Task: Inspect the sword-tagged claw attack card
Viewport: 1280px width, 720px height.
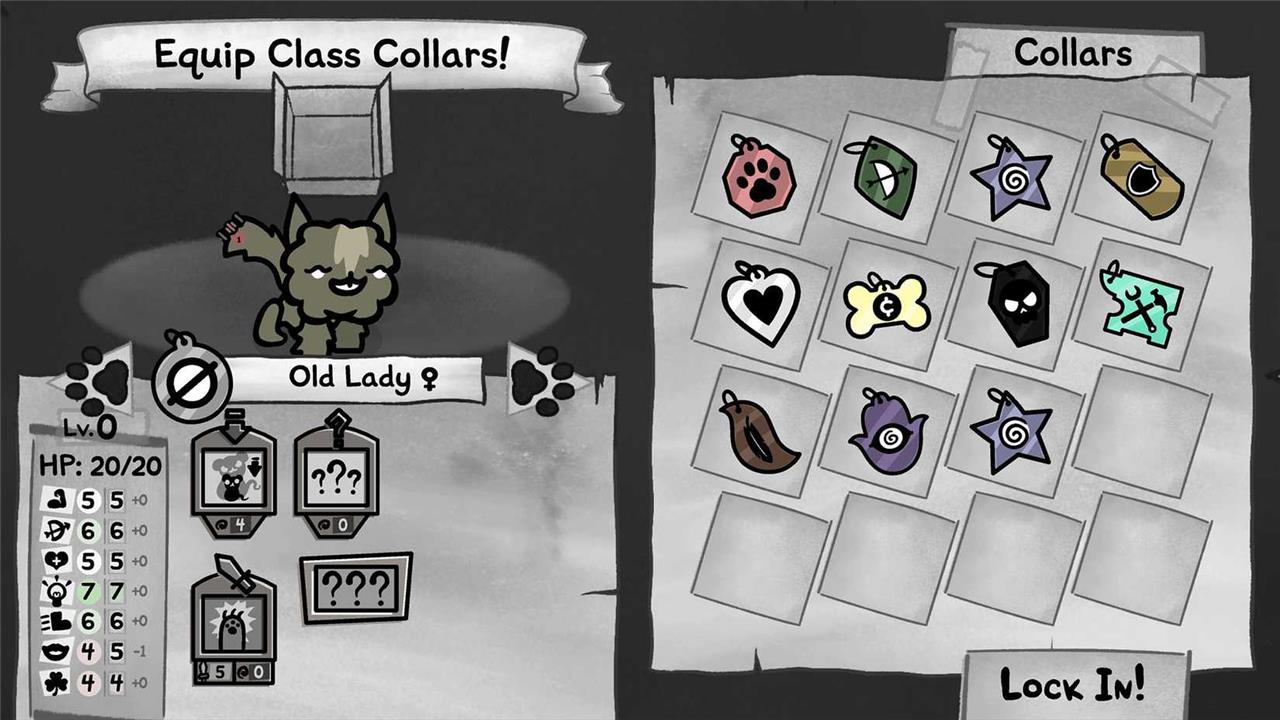Action: (233, 622)
